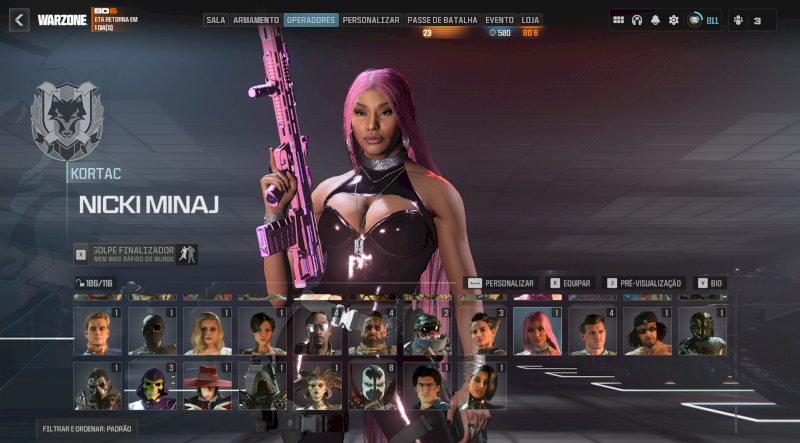Select the pink-haired Nicki Minaj thumbnail
Image resolution: width=800 pixels, height=443 pixels.
click(x=537, y=331)
